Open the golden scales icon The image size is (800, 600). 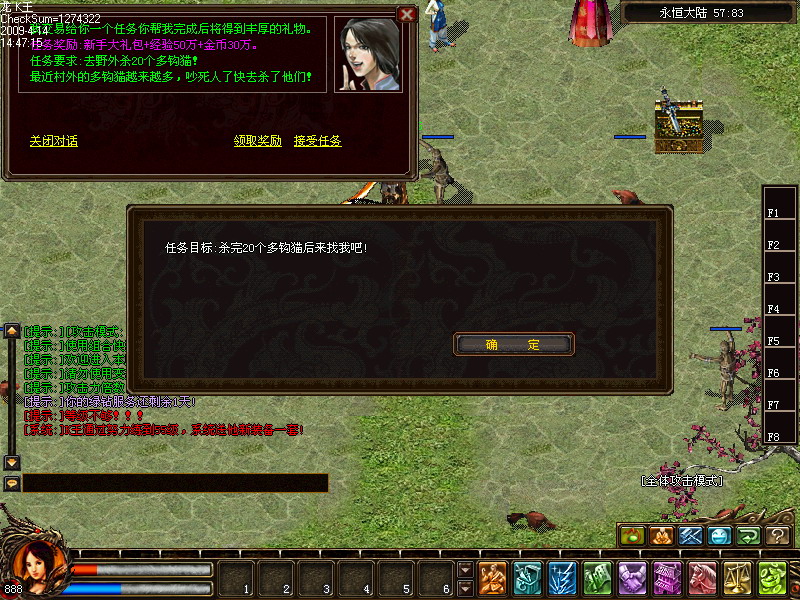point(738,577)
